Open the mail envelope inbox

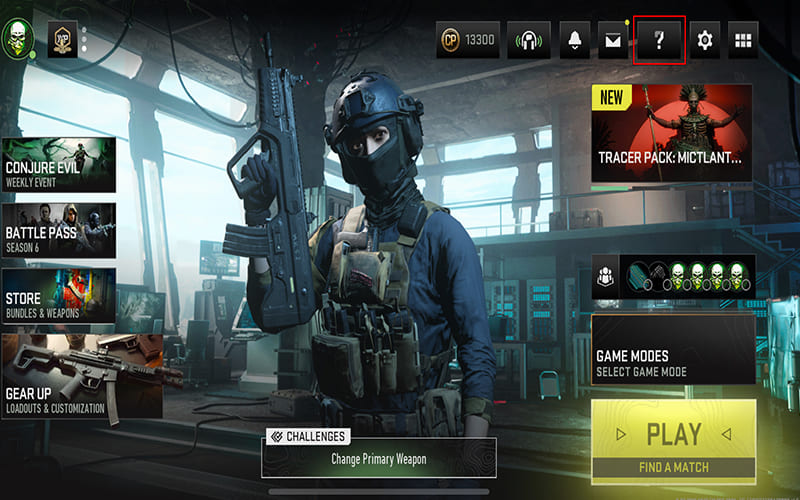tap(612, 40)
